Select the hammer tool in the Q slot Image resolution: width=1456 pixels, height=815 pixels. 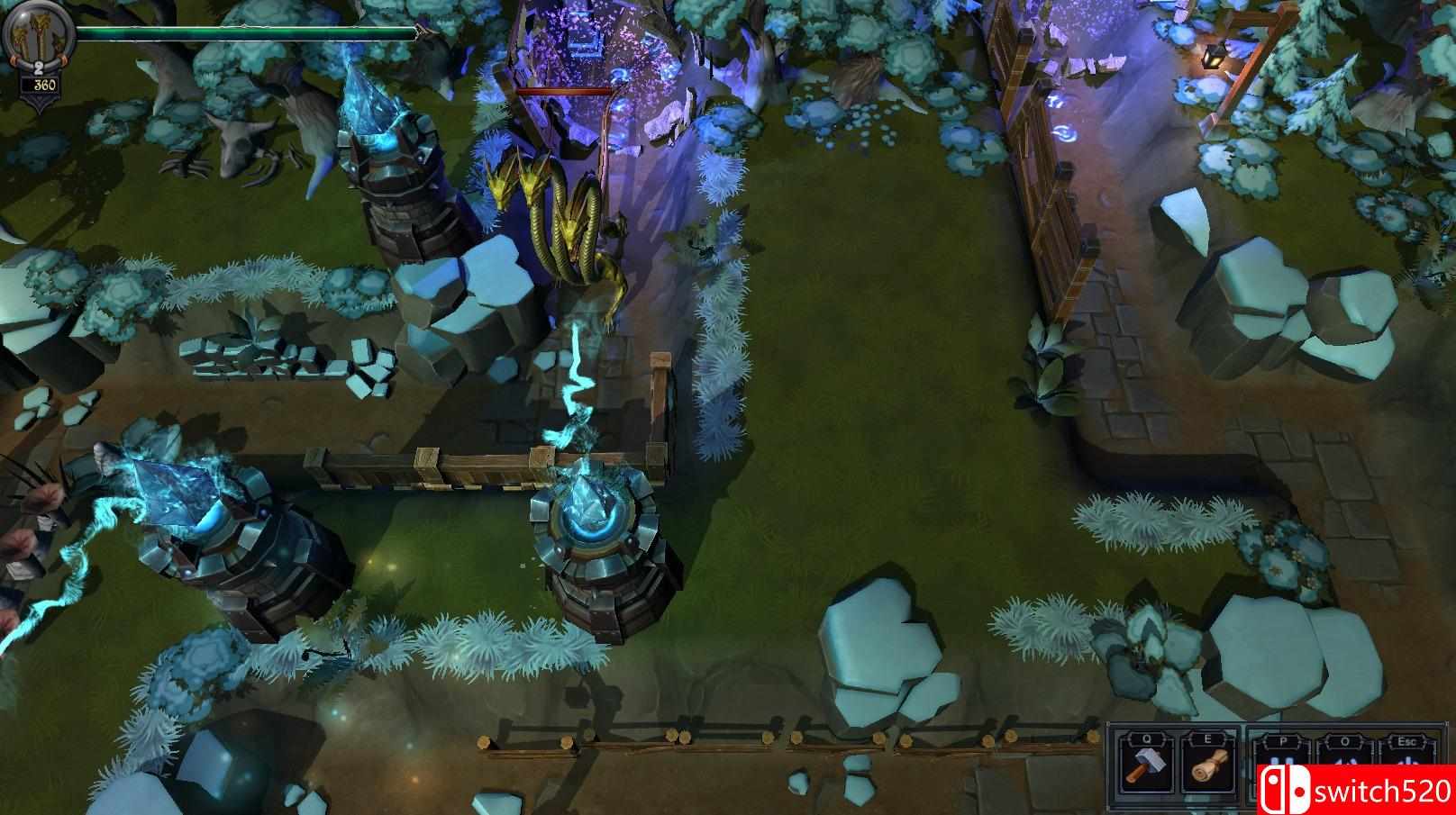(1146, 764)
